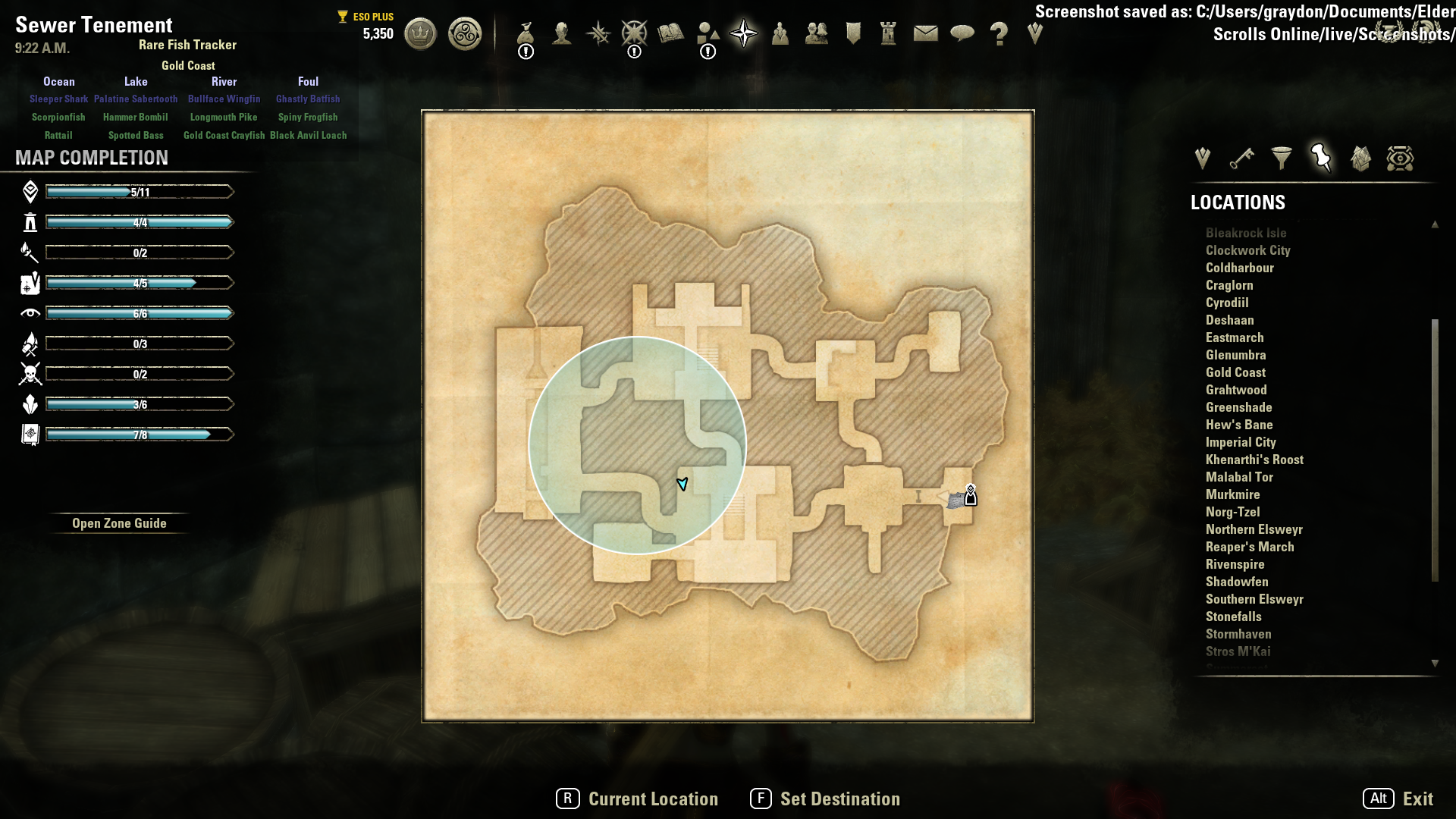Travel map to Cyrodiil entry
The image size is (1456, 819).
pos(1227,303)
